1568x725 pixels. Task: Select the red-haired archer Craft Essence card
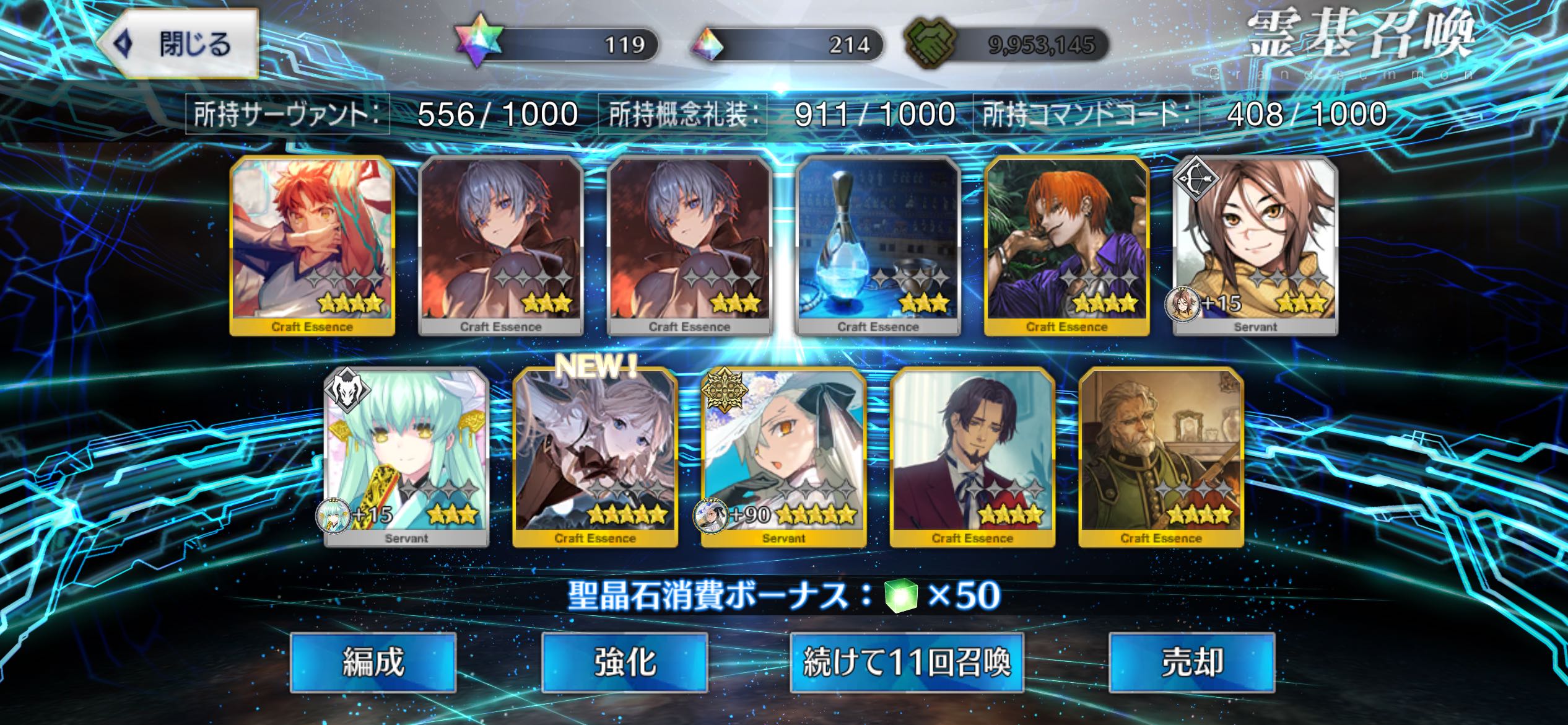pos(312,245)
